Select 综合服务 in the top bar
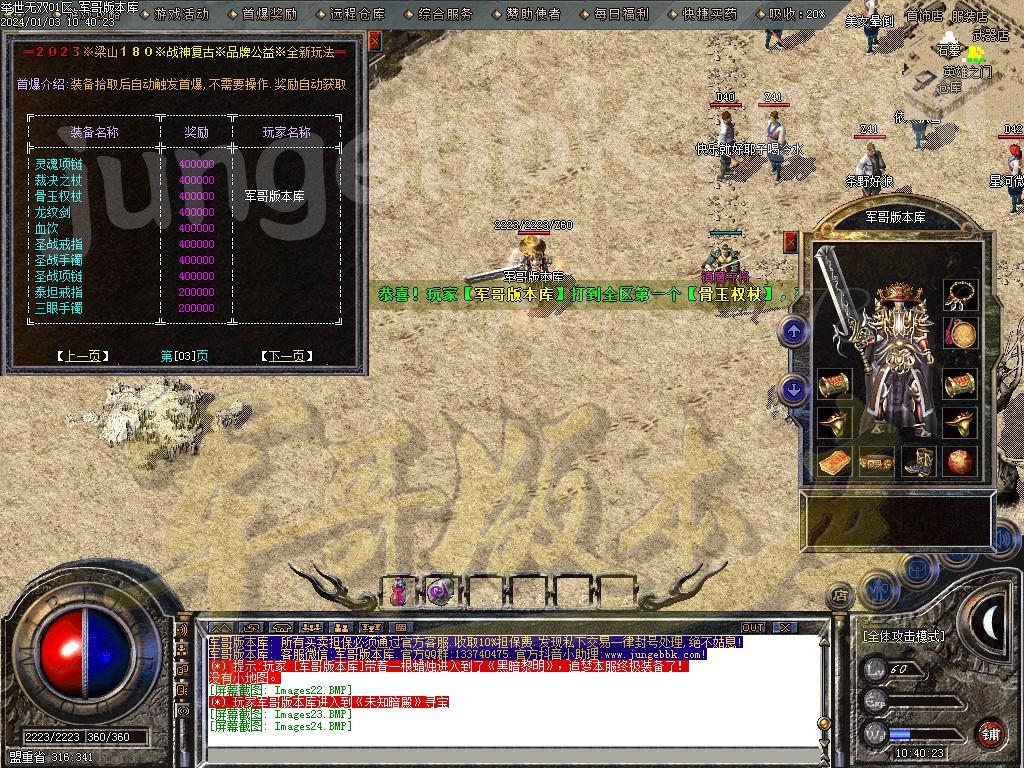The width and height of the screenshot is (1024, 768). click(445, 14)
